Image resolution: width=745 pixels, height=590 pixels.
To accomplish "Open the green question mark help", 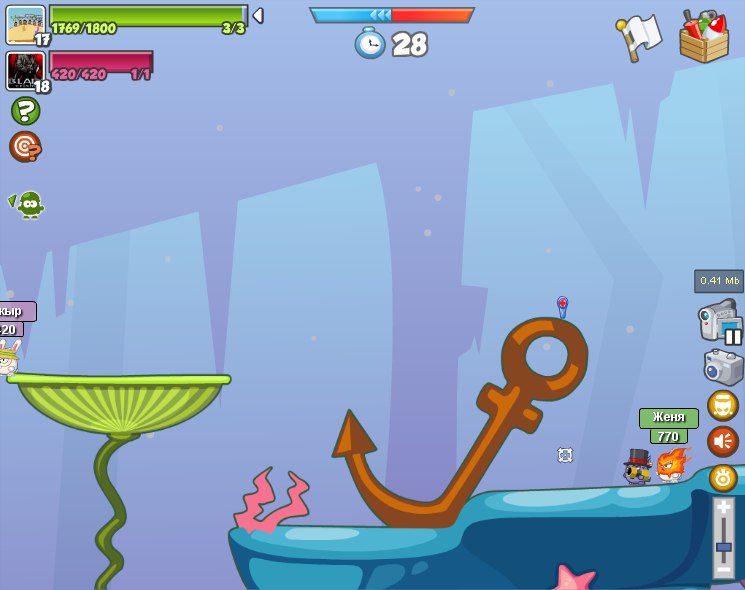I will tap(25, 110).
